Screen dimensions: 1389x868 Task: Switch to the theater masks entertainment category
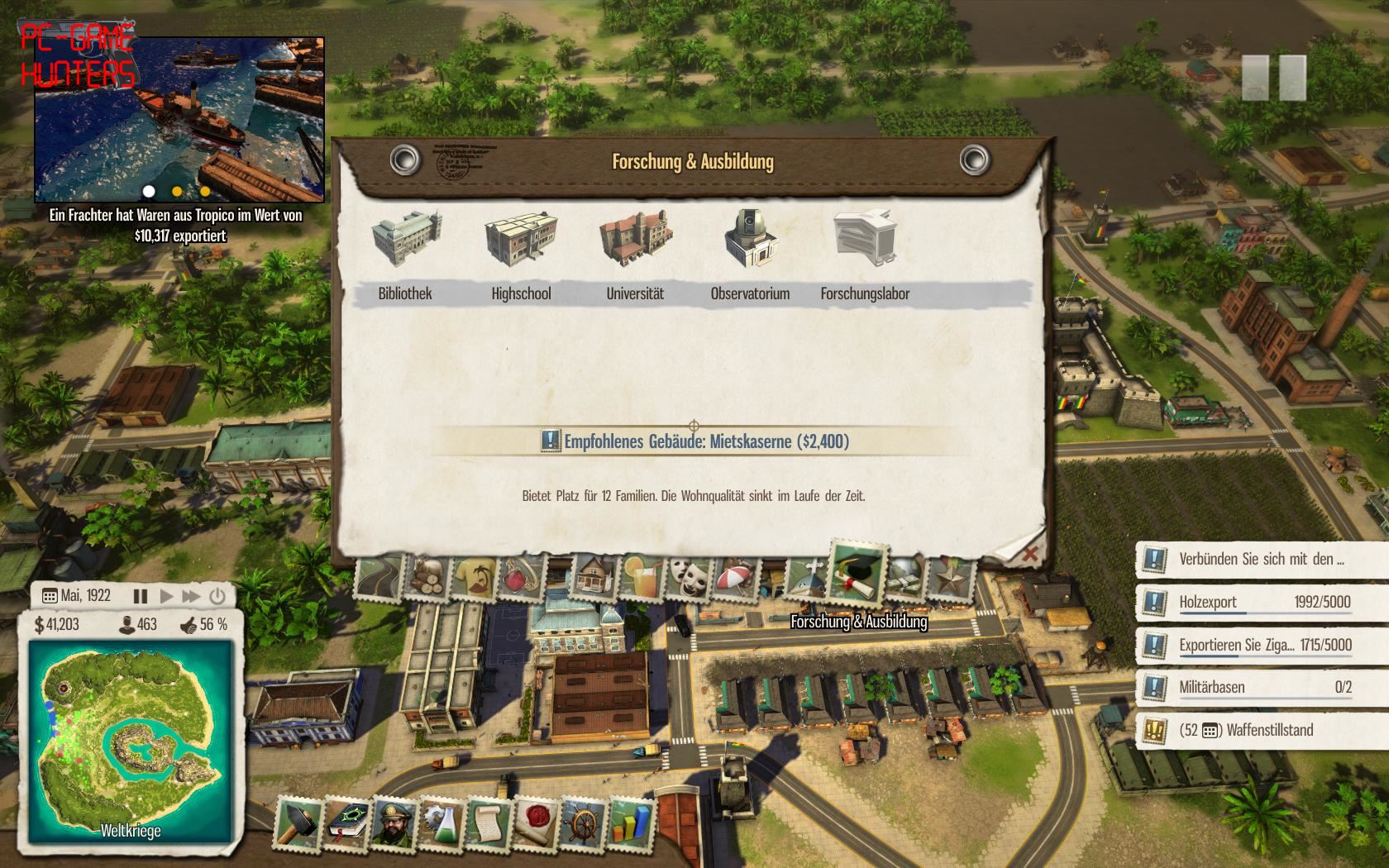[689, 575]
